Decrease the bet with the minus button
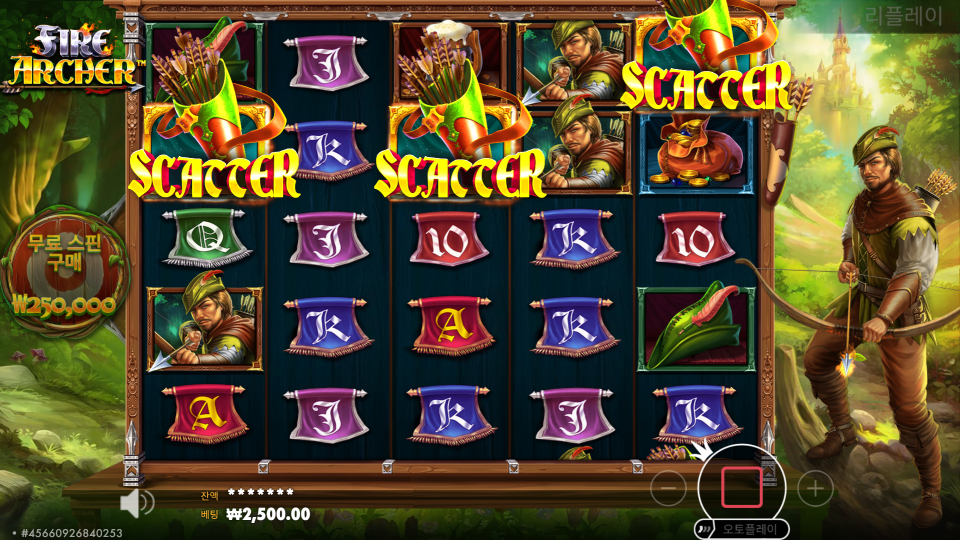This screenshot has width=960, height=540. click(x=668, y=488)
